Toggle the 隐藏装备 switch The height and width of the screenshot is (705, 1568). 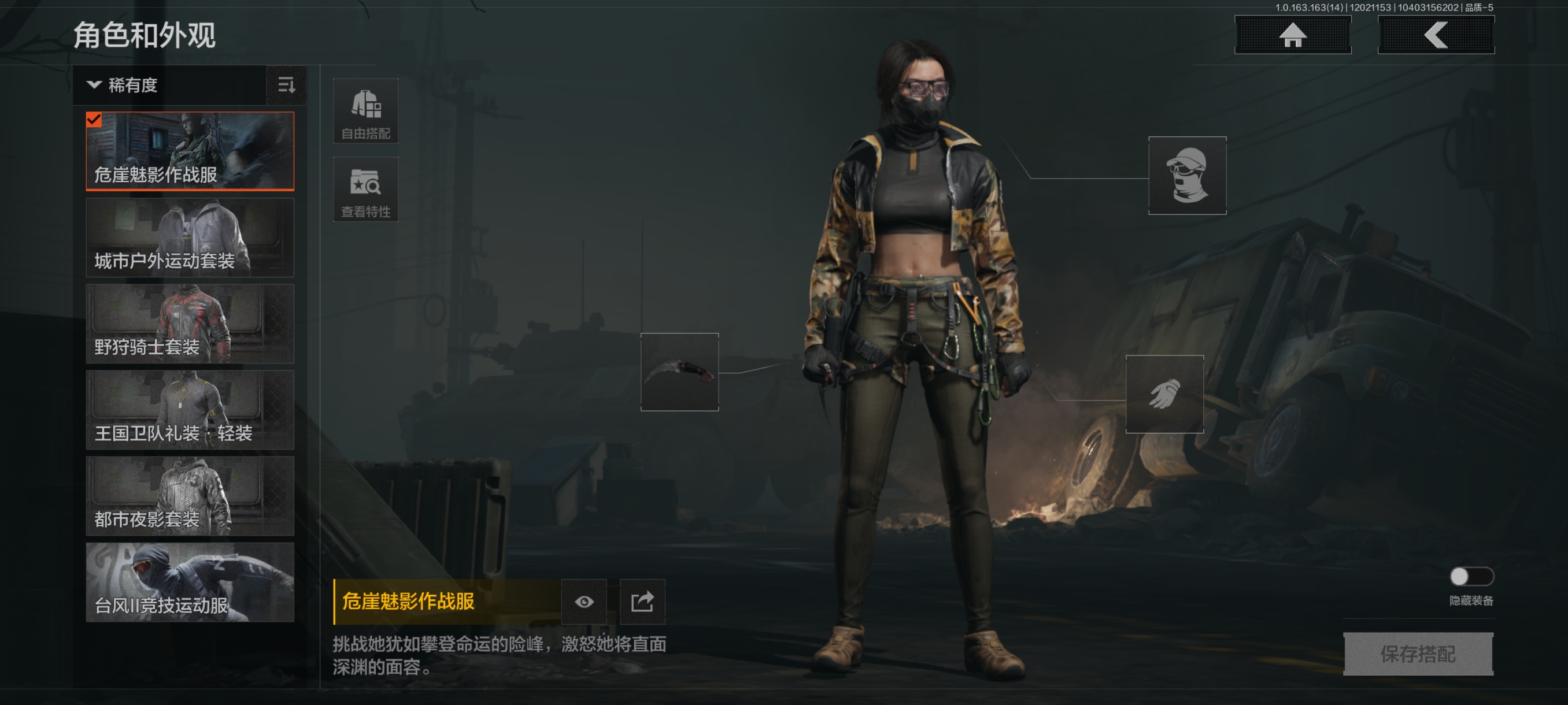click(1471, 576)
